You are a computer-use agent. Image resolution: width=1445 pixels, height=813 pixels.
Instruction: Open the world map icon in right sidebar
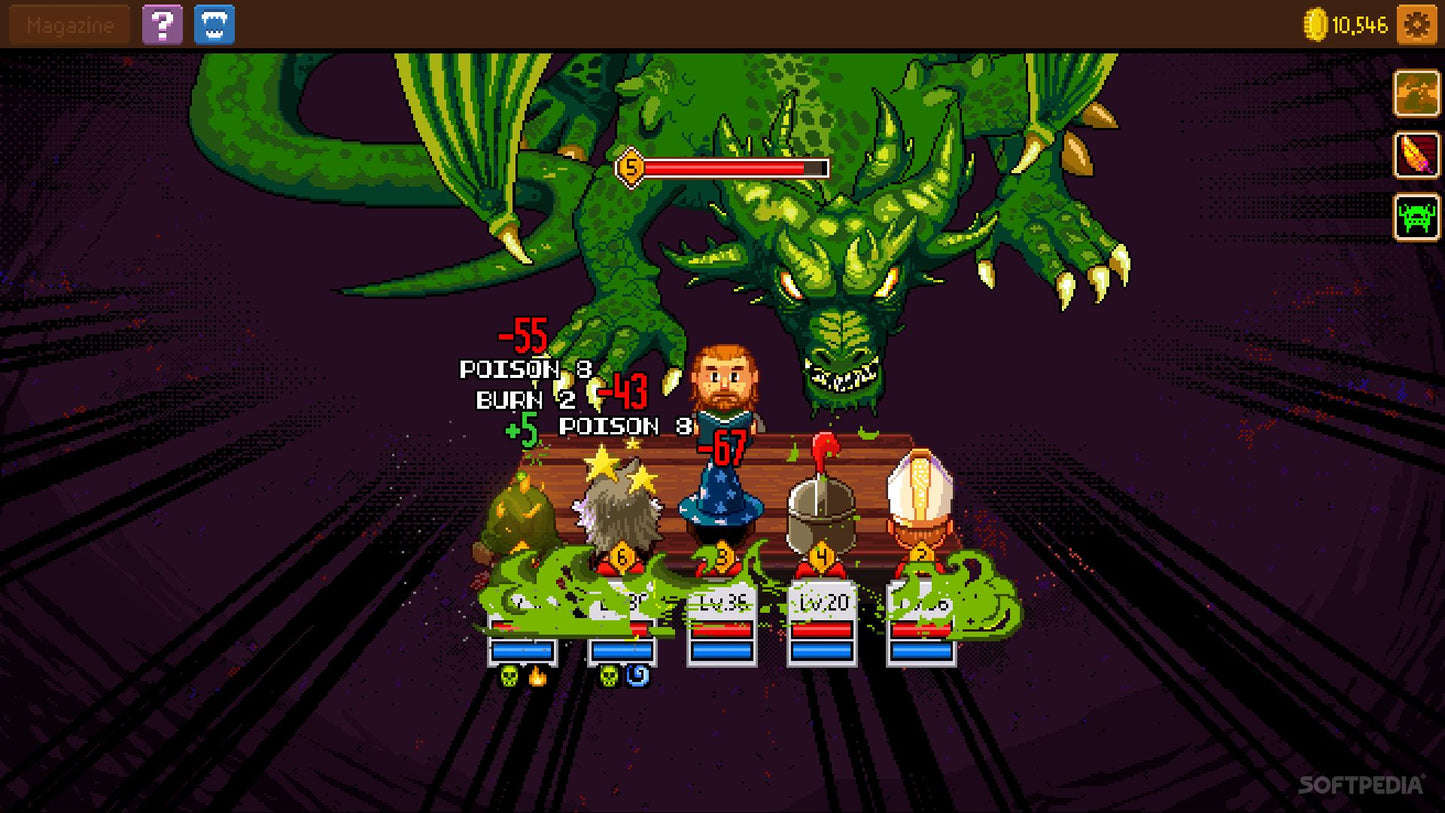coord(1416,93)
